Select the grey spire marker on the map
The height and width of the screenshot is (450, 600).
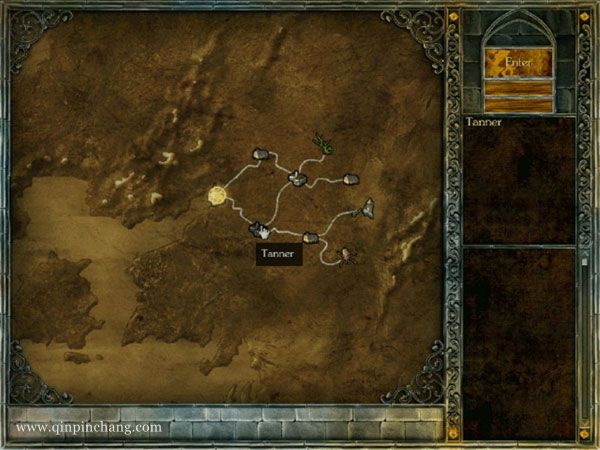tap(368, 208)
